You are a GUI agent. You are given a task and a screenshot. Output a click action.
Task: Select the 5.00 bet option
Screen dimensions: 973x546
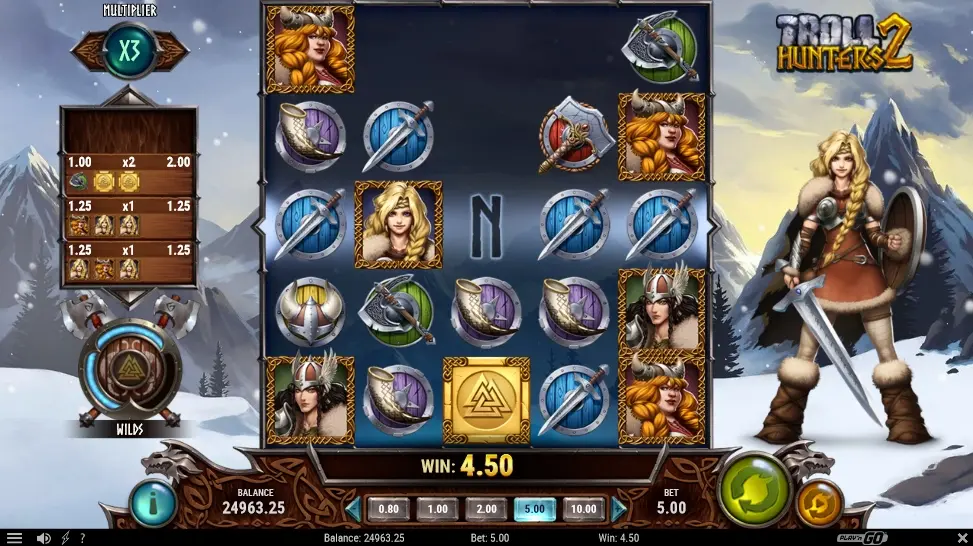[535, 509]
